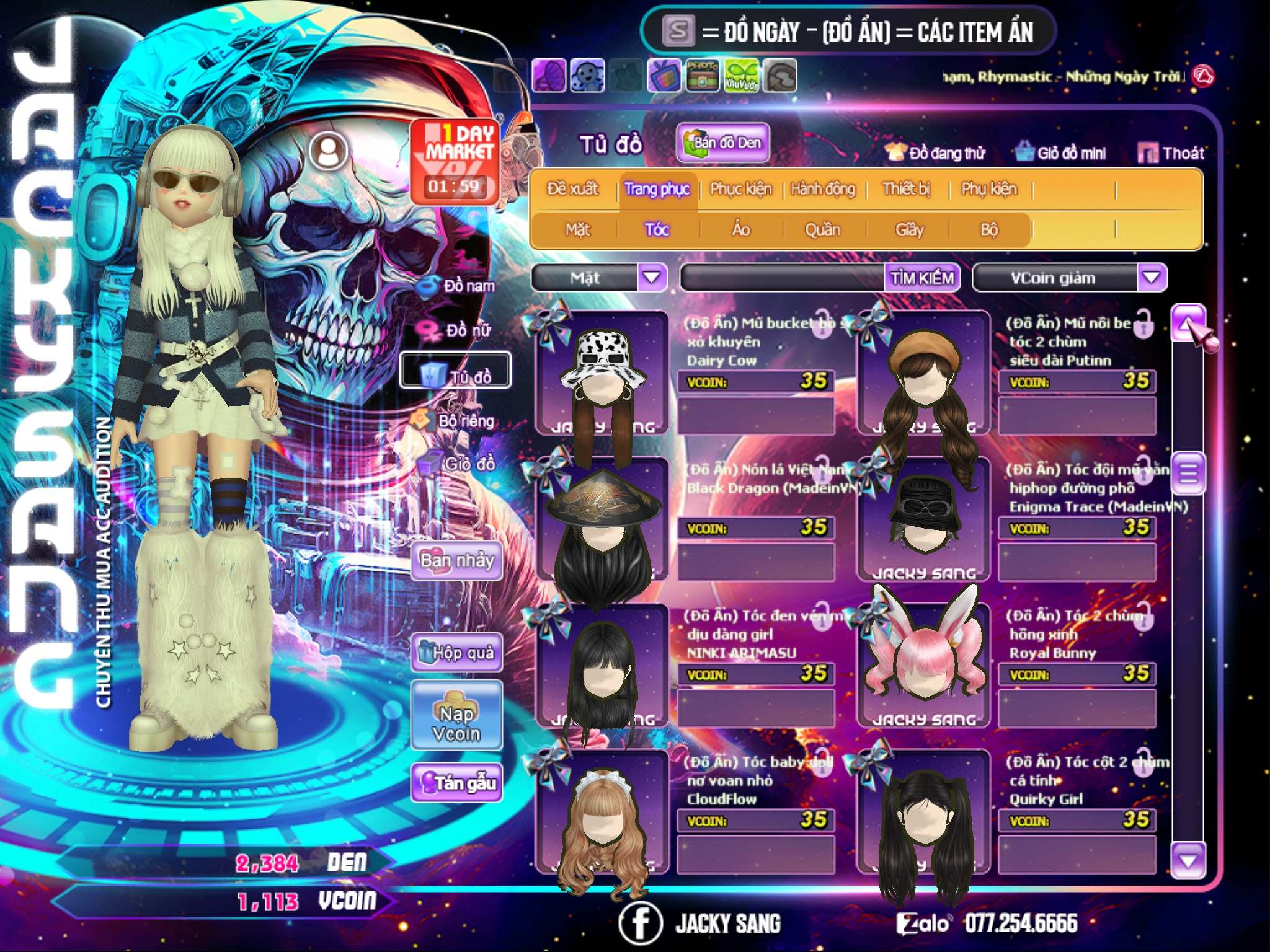1270x952 pixels.
Task: Select the Áo subcategory
Action: [x=741, y=230]
